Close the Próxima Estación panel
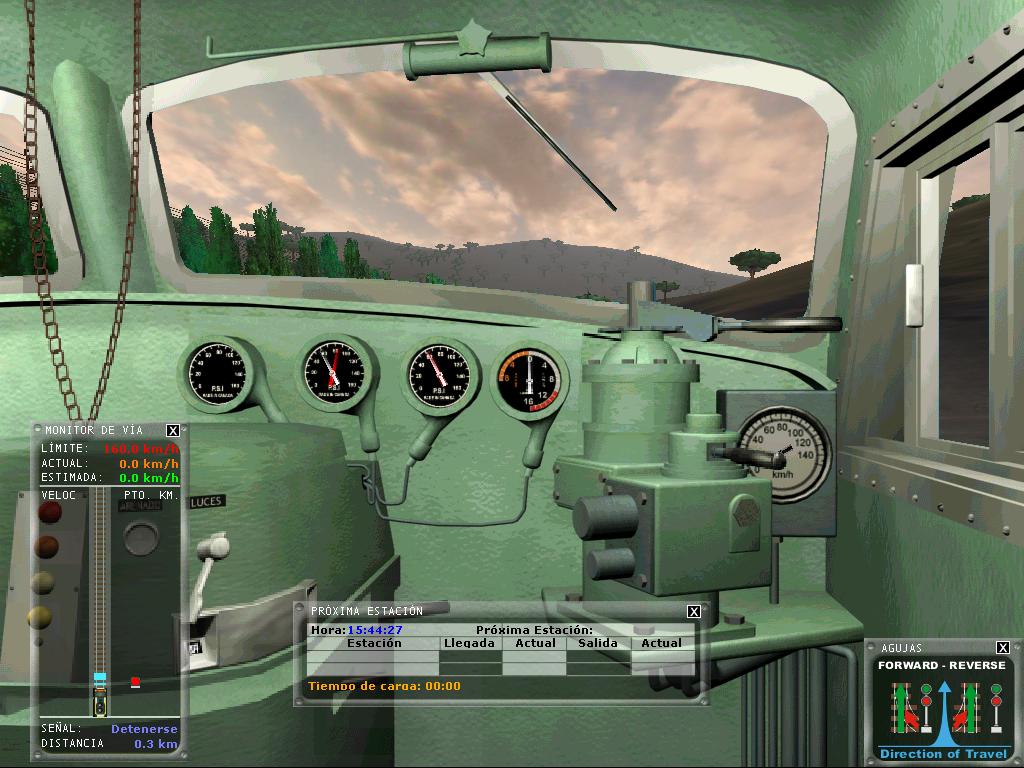This screenshot has height=768, width=1024. tap(694, 611)
